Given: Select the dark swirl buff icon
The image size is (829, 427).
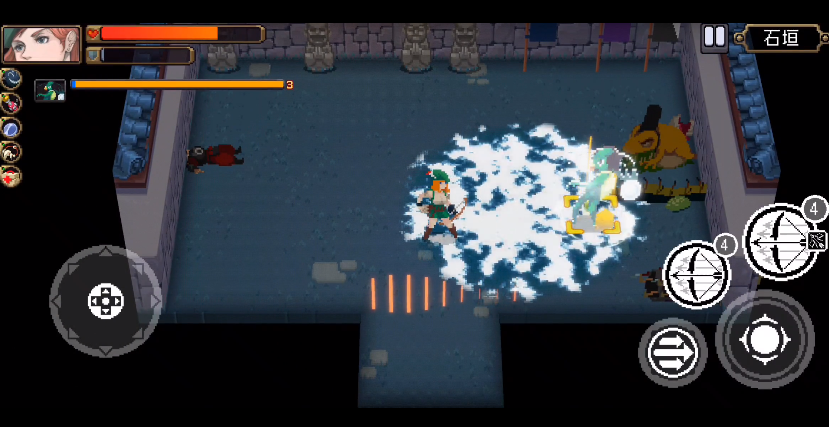Looking at the screenshot, I should (x=11, y=78).
